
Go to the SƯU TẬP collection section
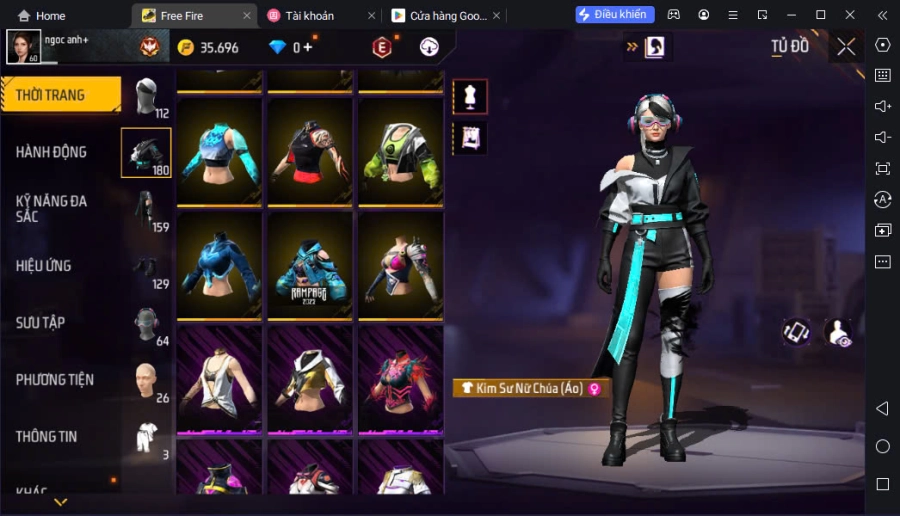tap(41, 323)
